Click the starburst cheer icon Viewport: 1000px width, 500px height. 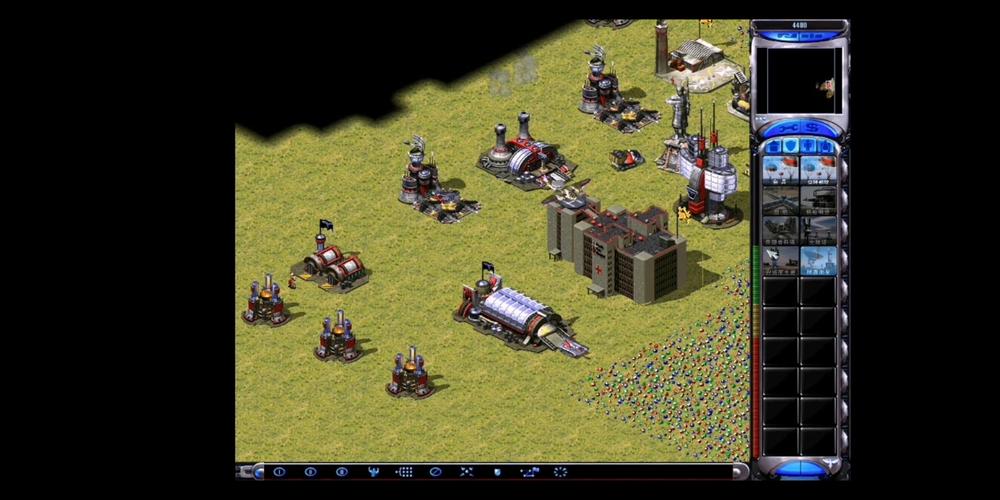pyautogui.click(x=560, y=471)
